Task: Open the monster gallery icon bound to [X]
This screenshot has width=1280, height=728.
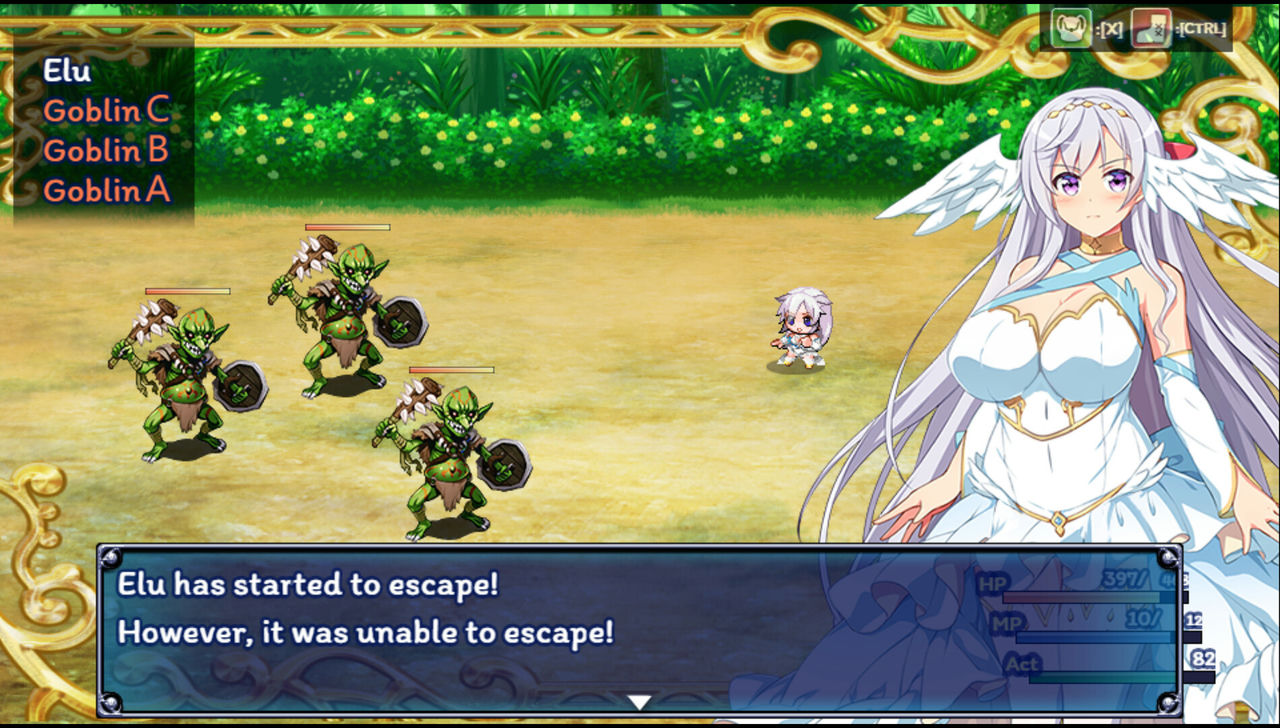Action: [1069, 27]
